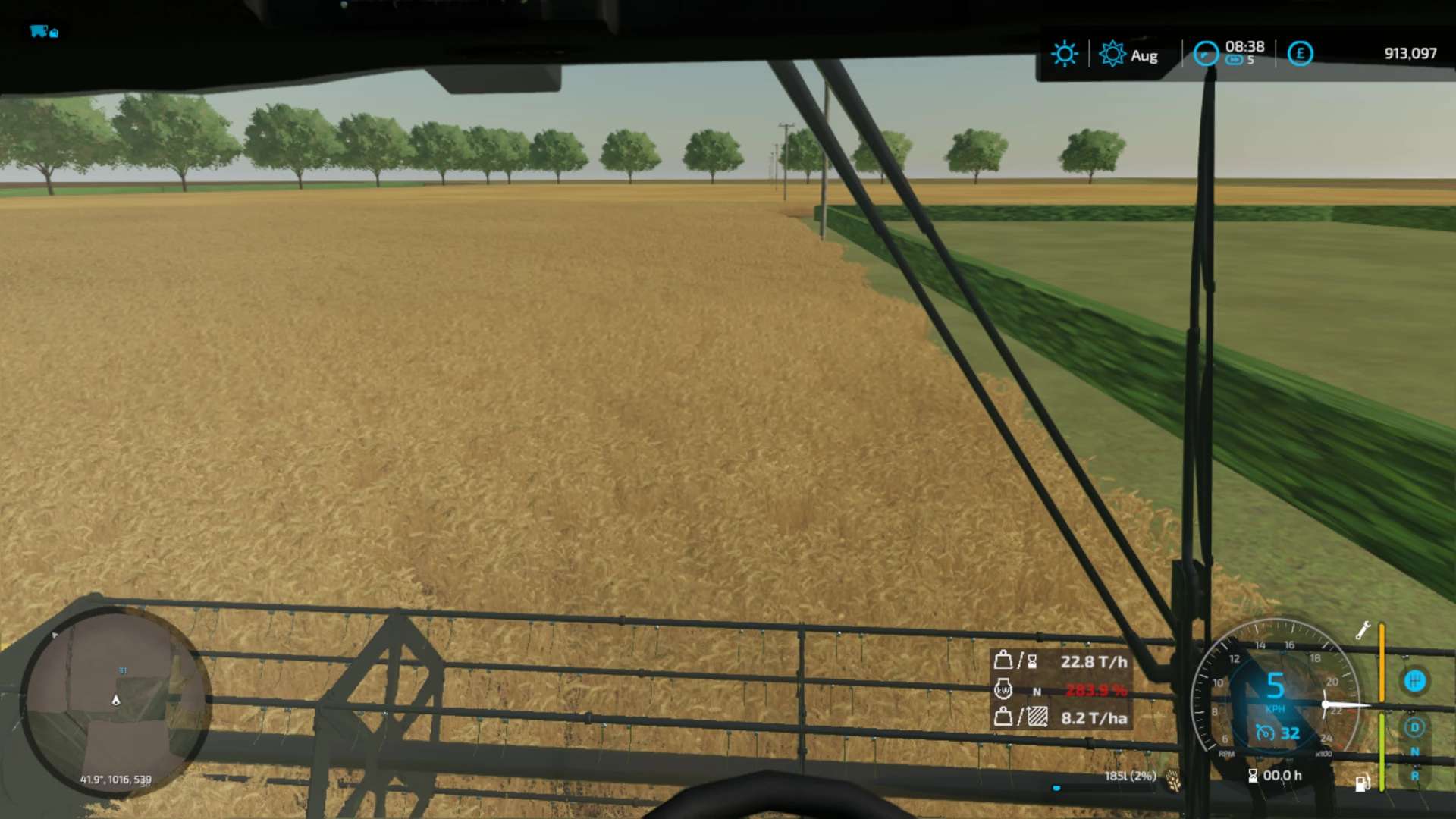Click the kW engine load icon
Screen dimensions: 1456x819
click(1003, 690)
